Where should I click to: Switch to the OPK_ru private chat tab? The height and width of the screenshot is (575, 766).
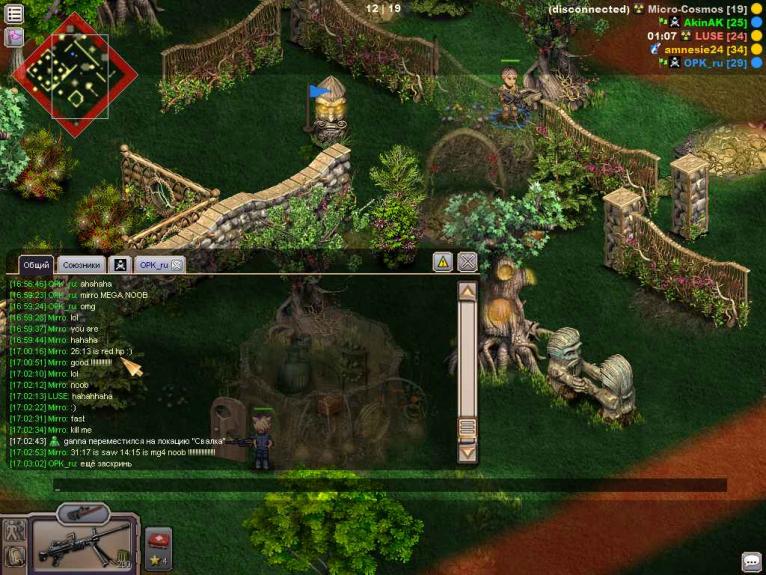(153, 264)
